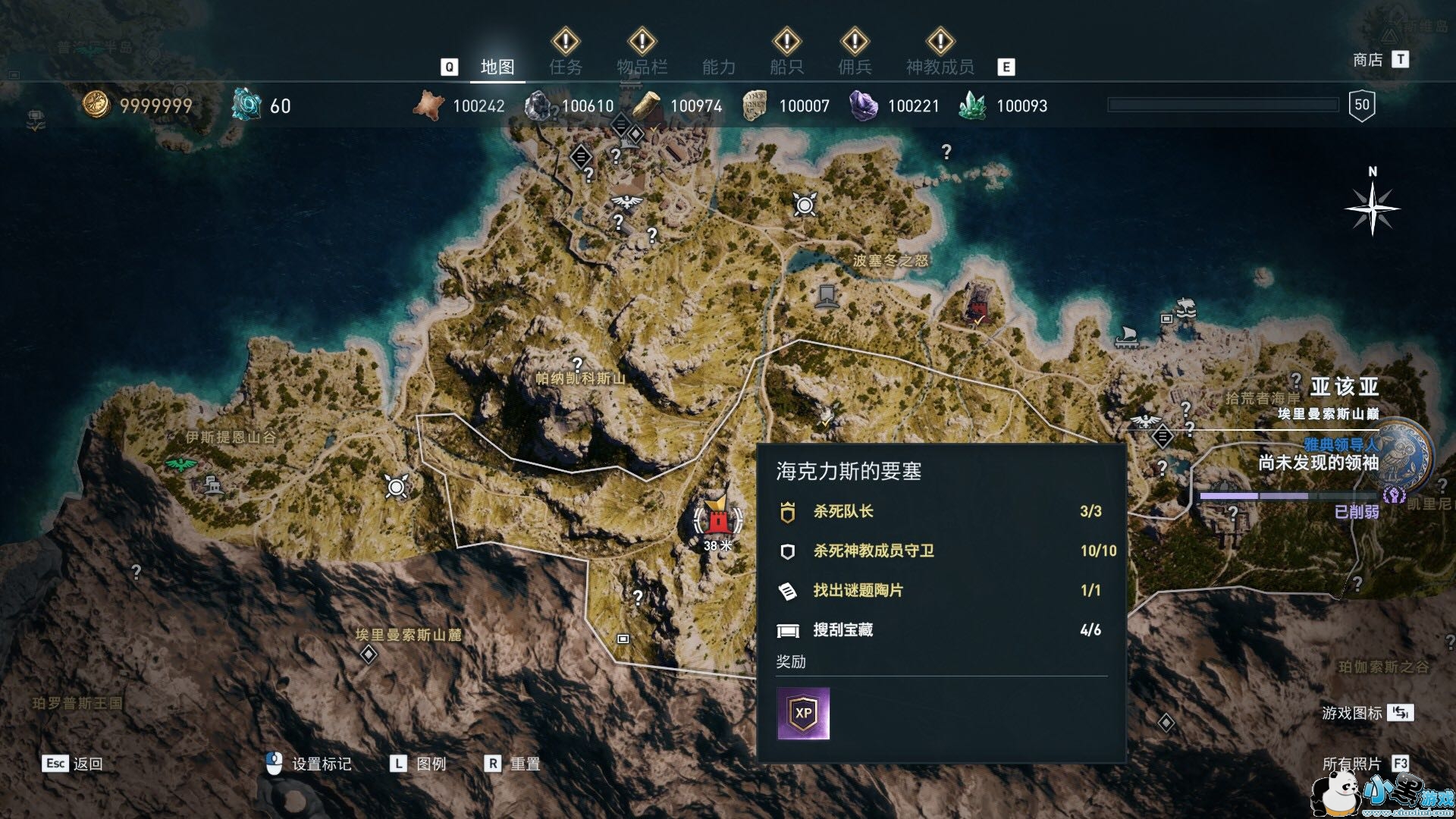Viewport: 1456px width, 819px height.
Task: Select the ship marker on the coast
Action: click(1125, 336)
